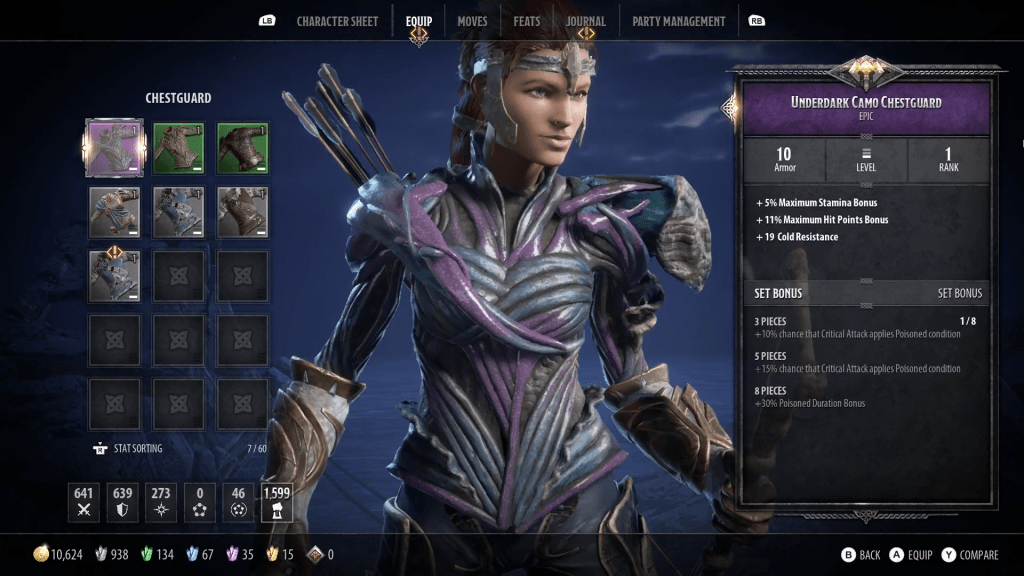
Task: Open the Character Sheet tab
Action: tap(335, 21)
